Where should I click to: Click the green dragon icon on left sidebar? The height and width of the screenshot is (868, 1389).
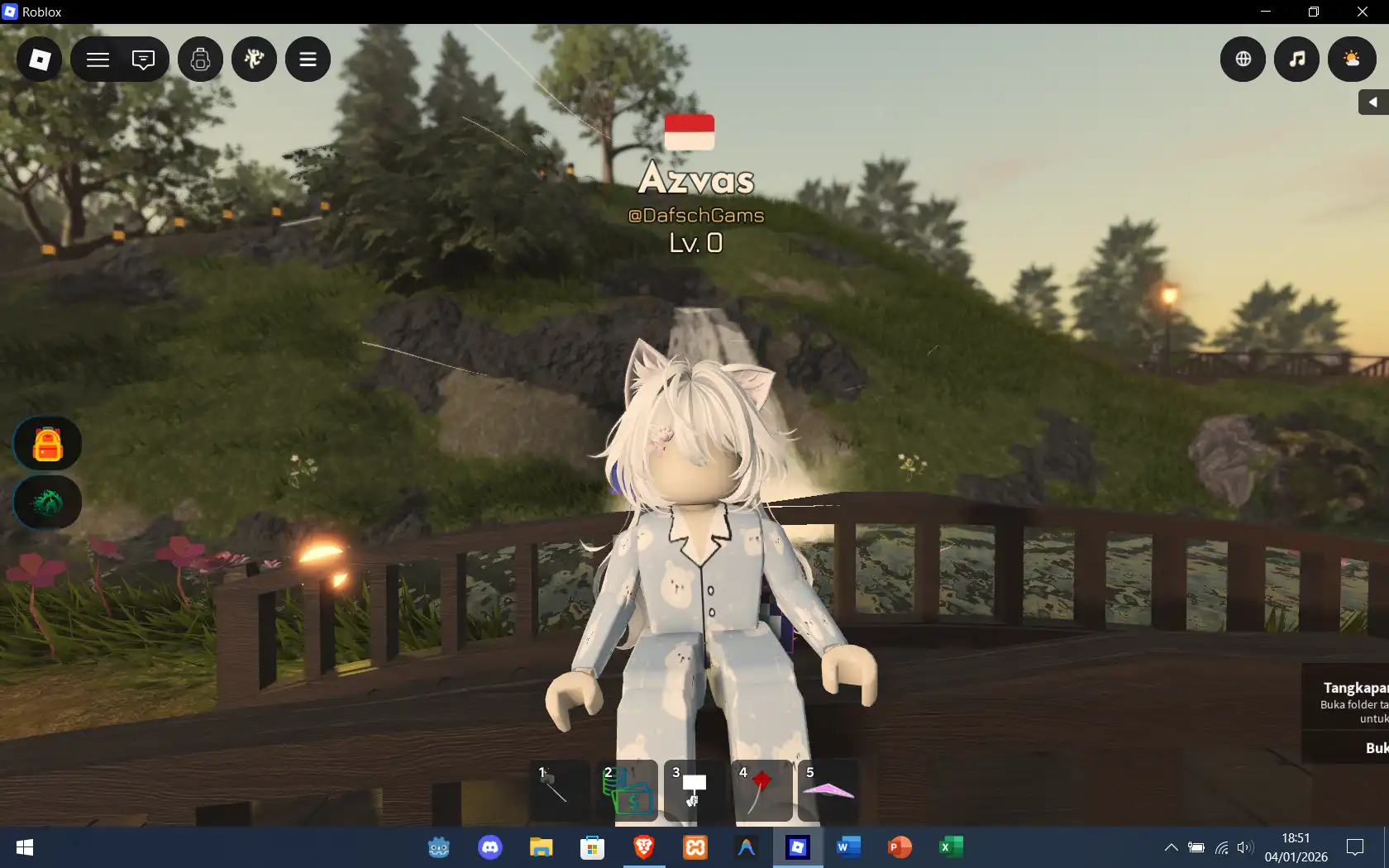pyautogui.click(x=46, y=502)
